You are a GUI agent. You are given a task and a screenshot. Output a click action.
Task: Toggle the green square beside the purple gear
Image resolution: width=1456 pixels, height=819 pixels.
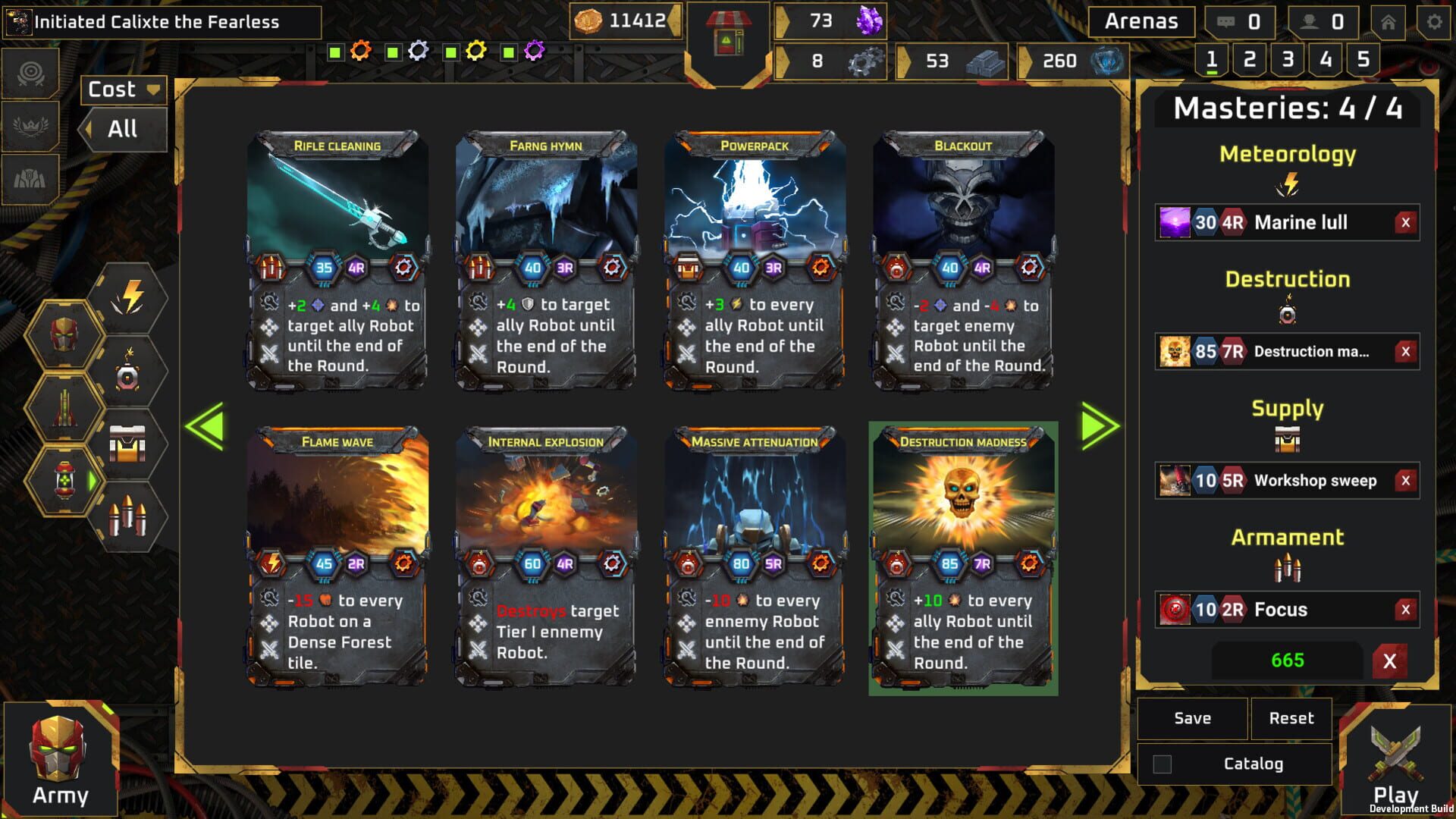tap(508, 52)
